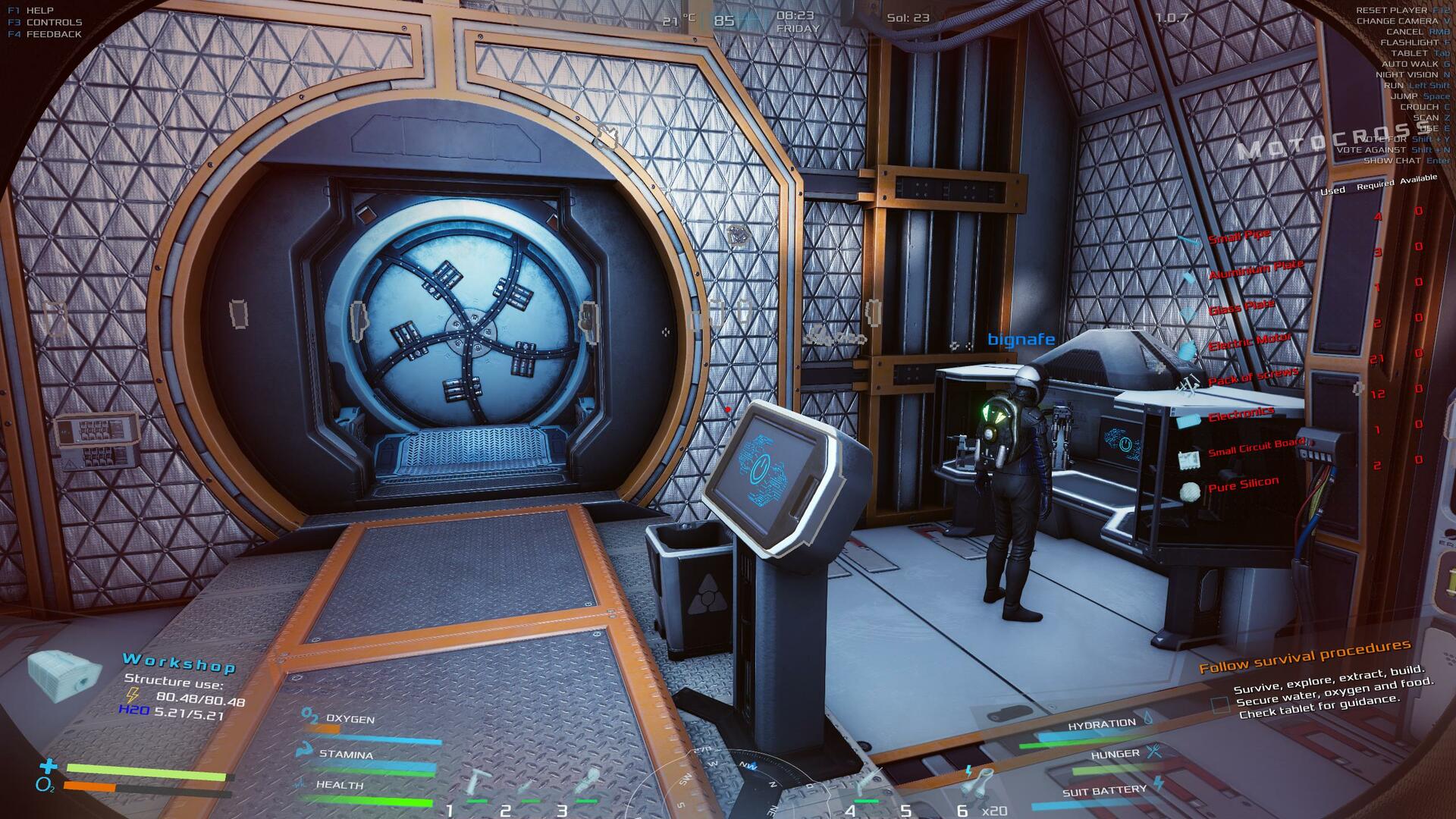This screenshot has width=1456, height=819.
Task: Select the Small Circuit Board requirement
Action: [x=1256, y=447]
